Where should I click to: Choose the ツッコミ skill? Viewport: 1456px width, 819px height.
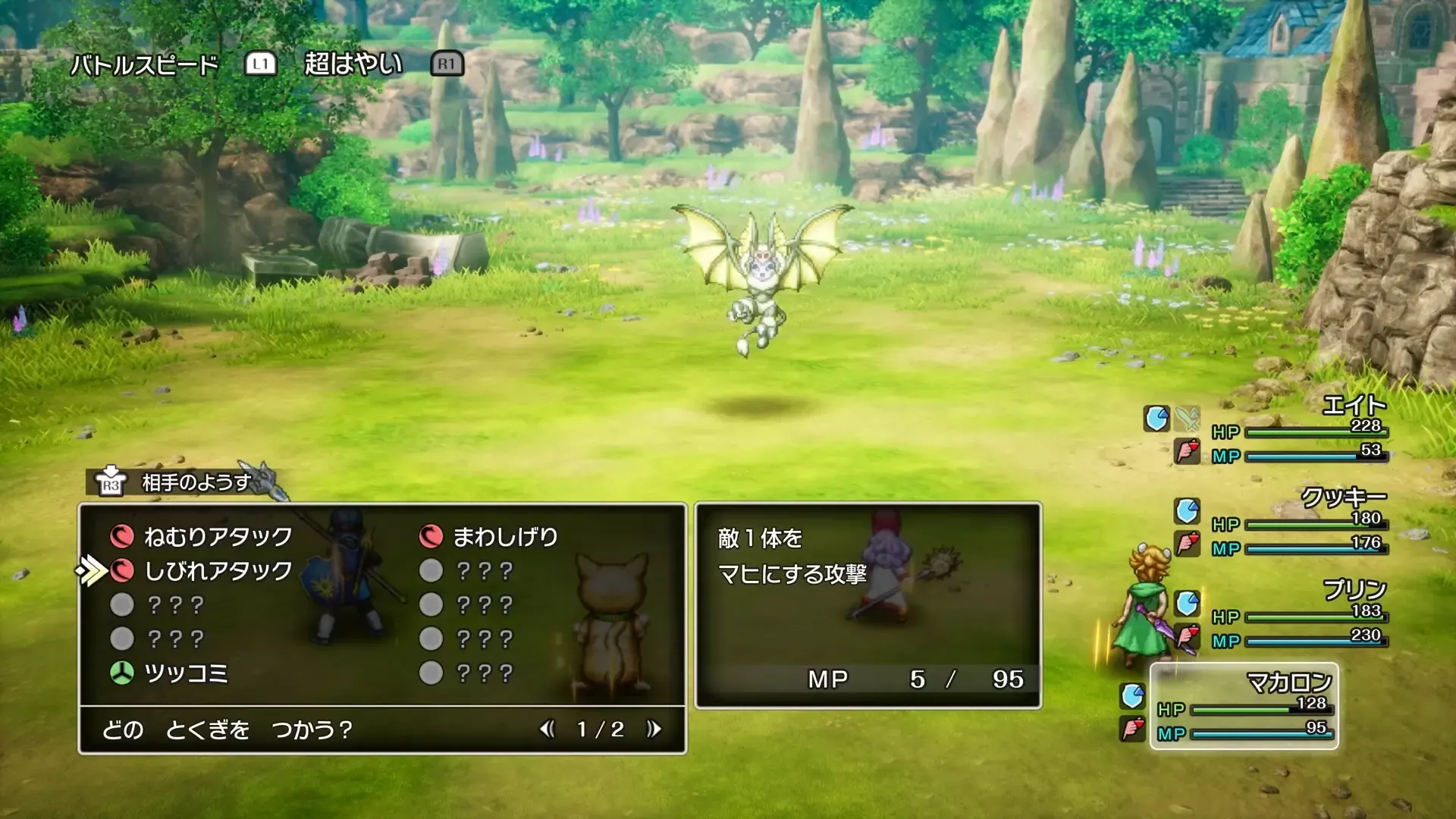185,673
